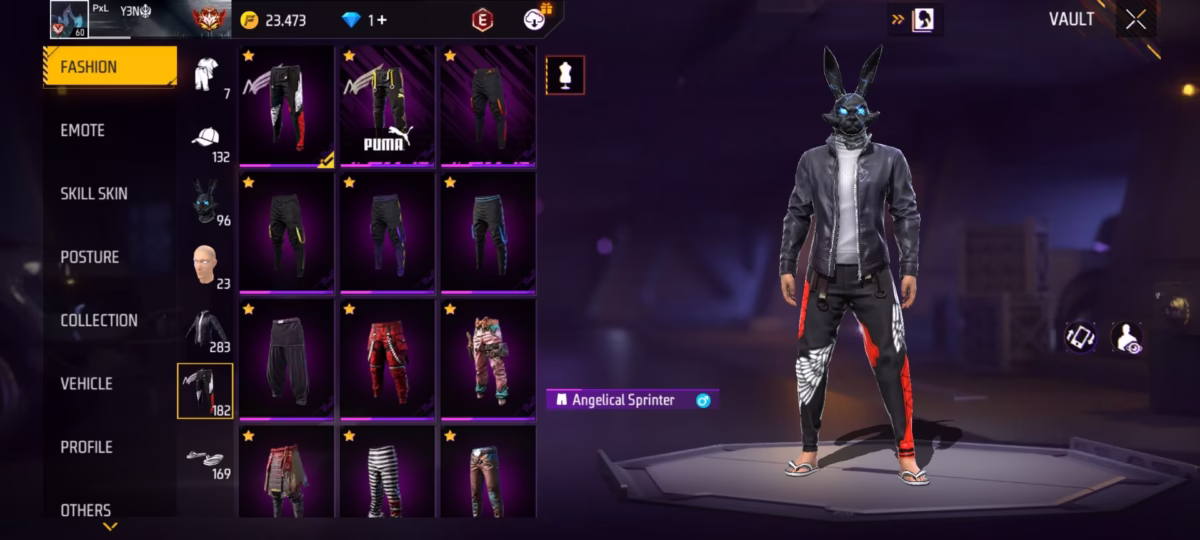The width and height of the screenshot is (1200, 540).
Task: Open the bald head face subcategory
Action: pyautogui.click(x=207, y=264)
